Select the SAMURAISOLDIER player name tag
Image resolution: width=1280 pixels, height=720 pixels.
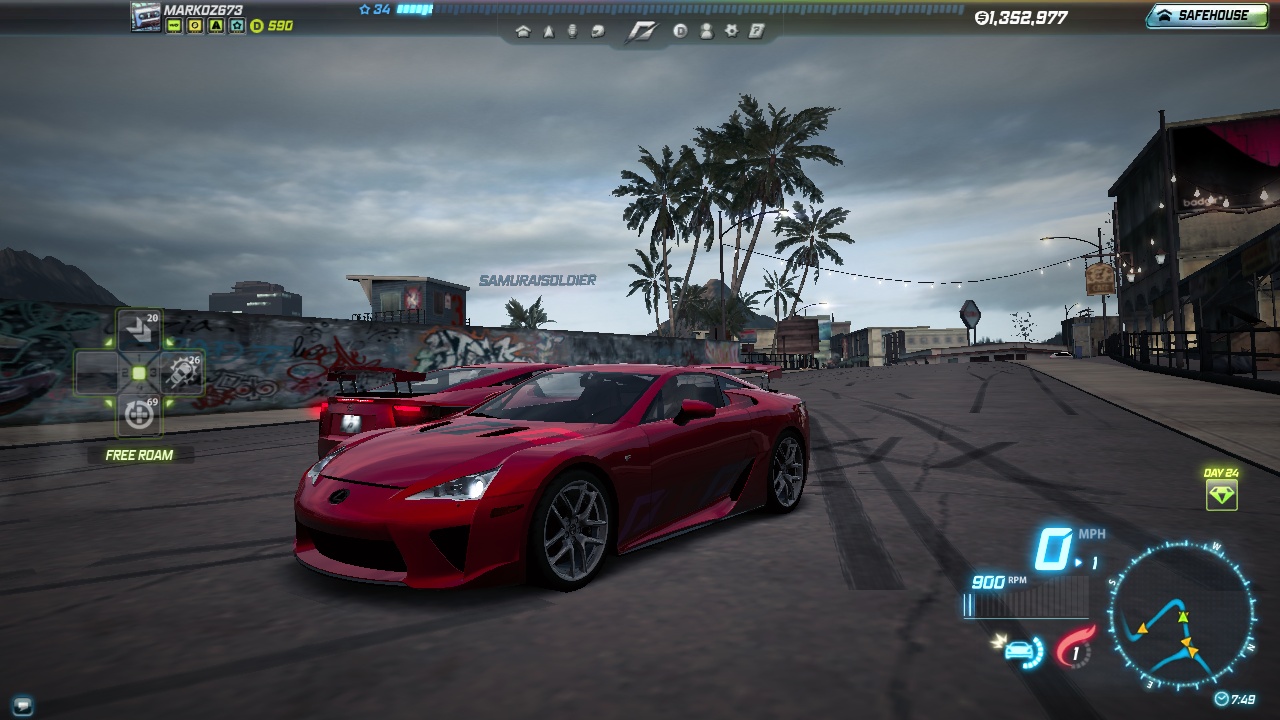[537, 280]
